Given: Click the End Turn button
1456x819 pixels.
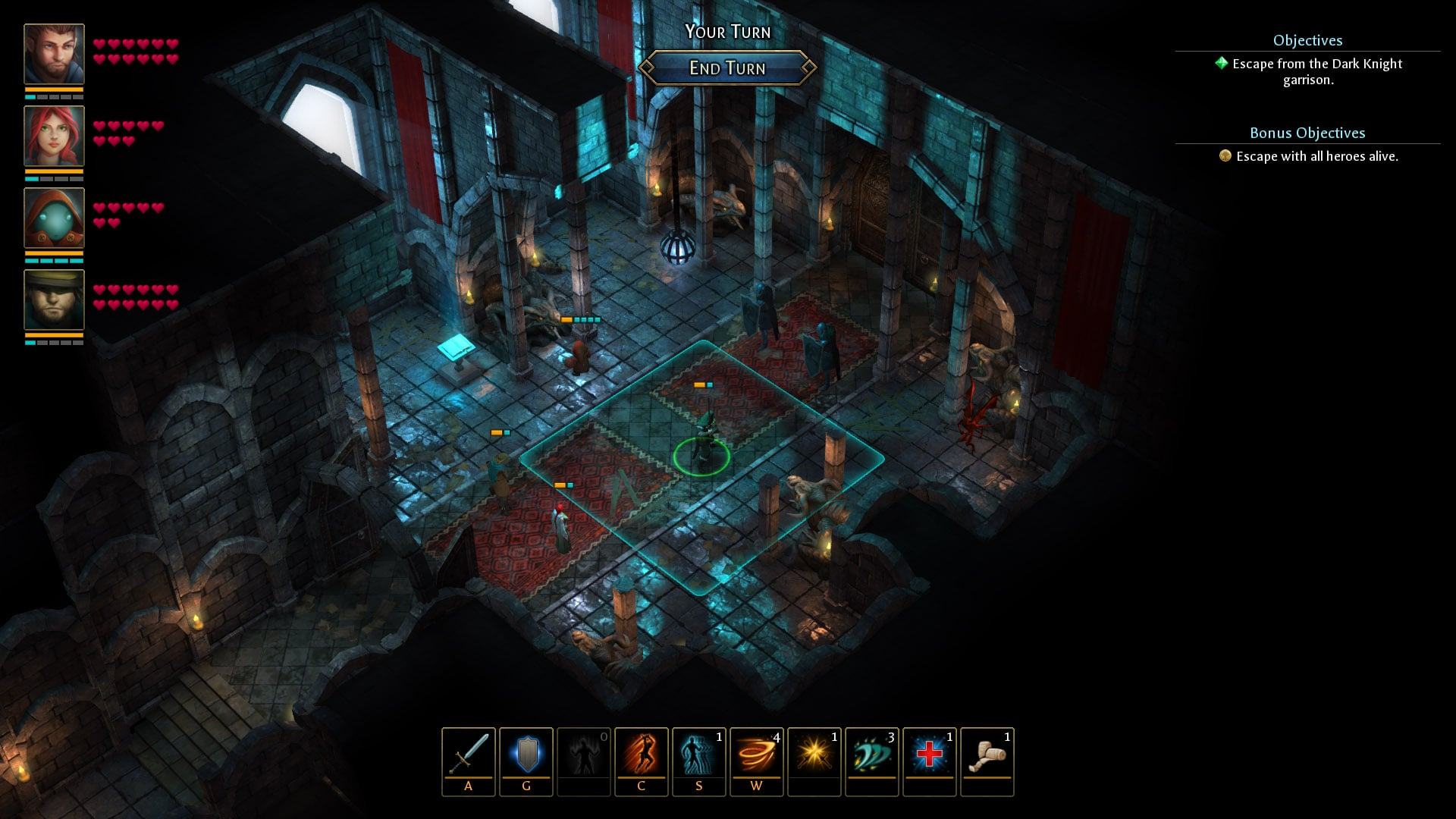Looking at the screenshot, I should click(x=727, y=68).
